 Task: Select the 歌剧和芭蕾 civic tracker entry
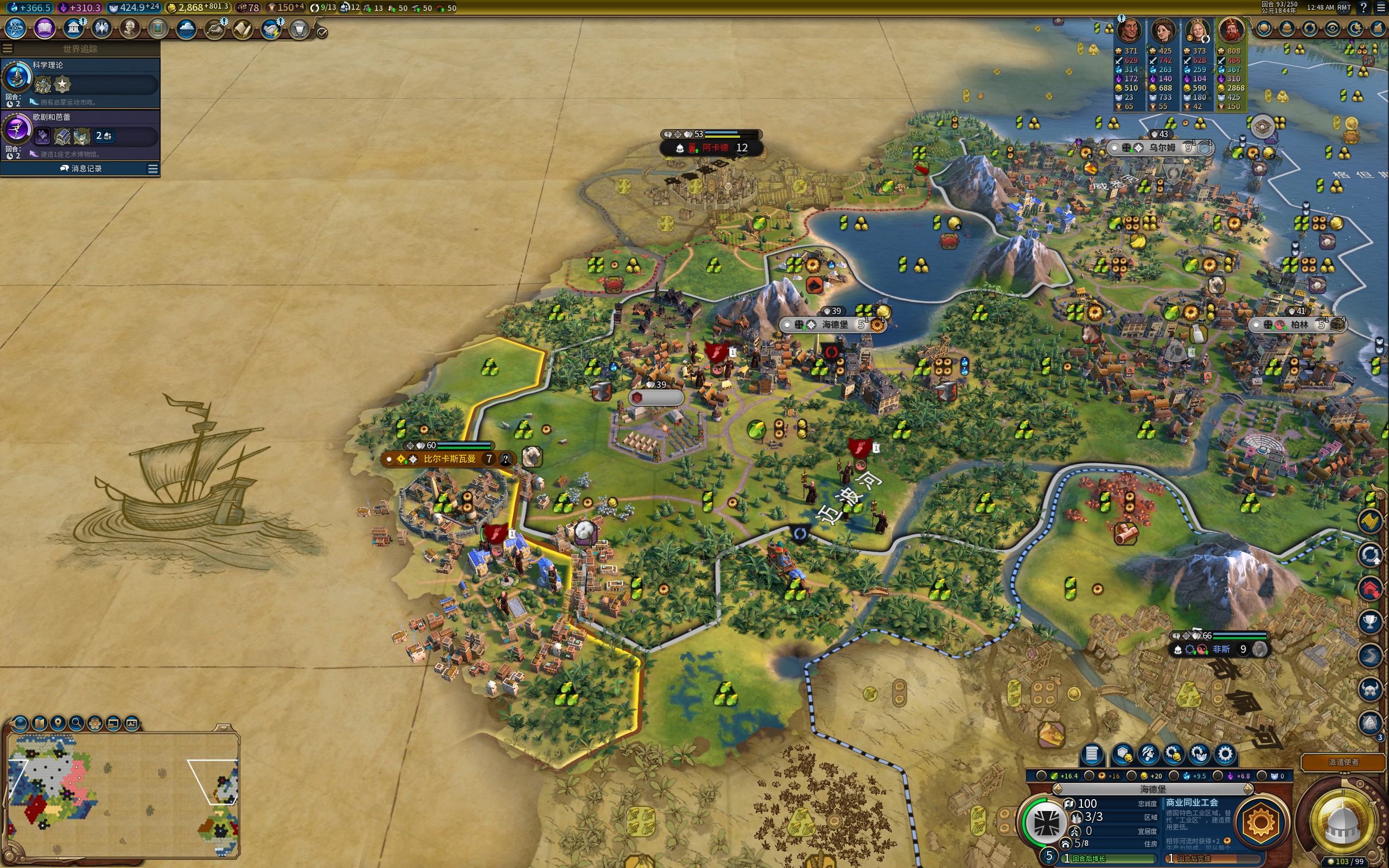(80, 135)
